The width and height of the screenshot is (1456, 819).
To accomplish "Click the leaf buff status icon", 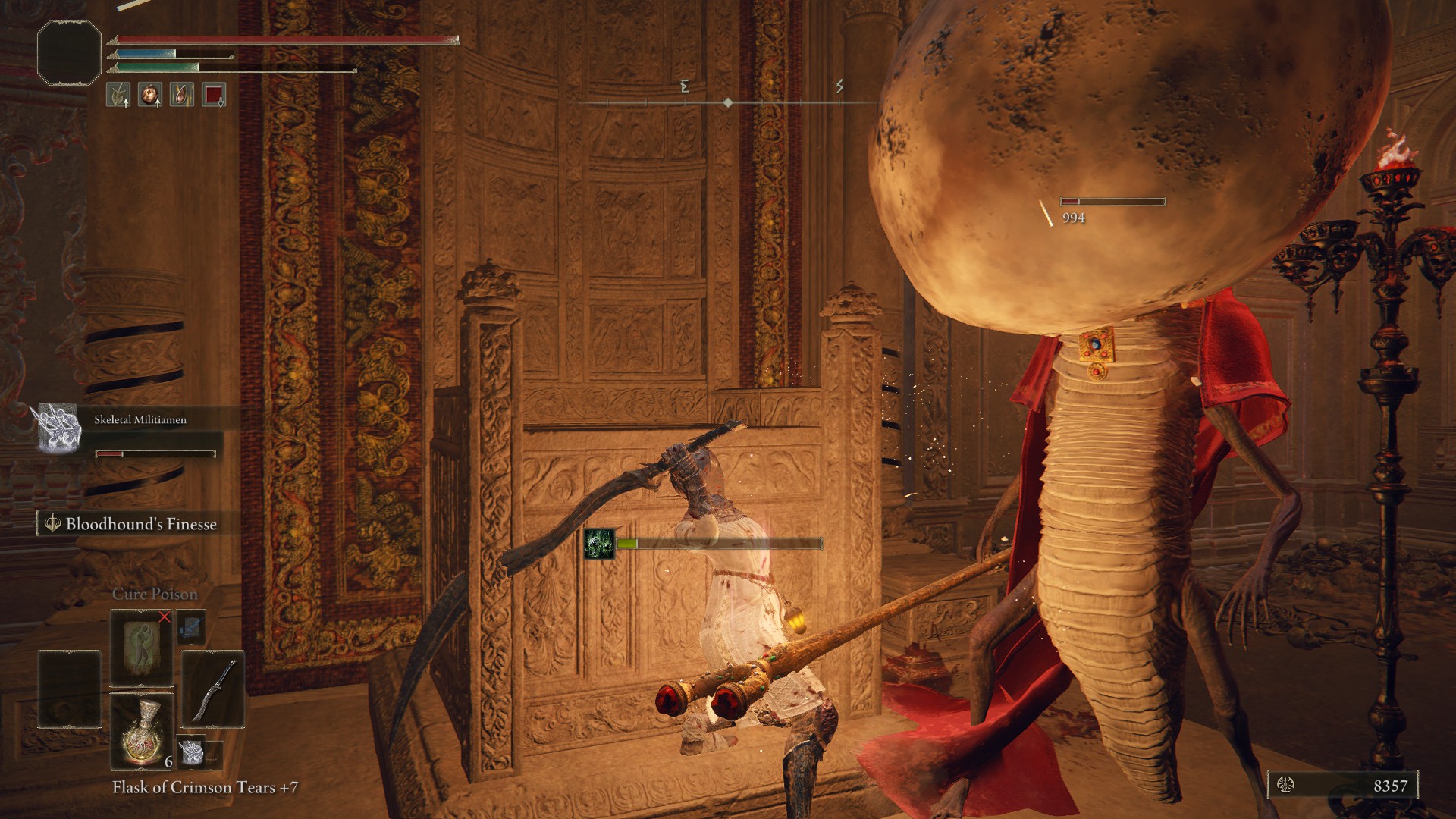I will tap(118, 95).
